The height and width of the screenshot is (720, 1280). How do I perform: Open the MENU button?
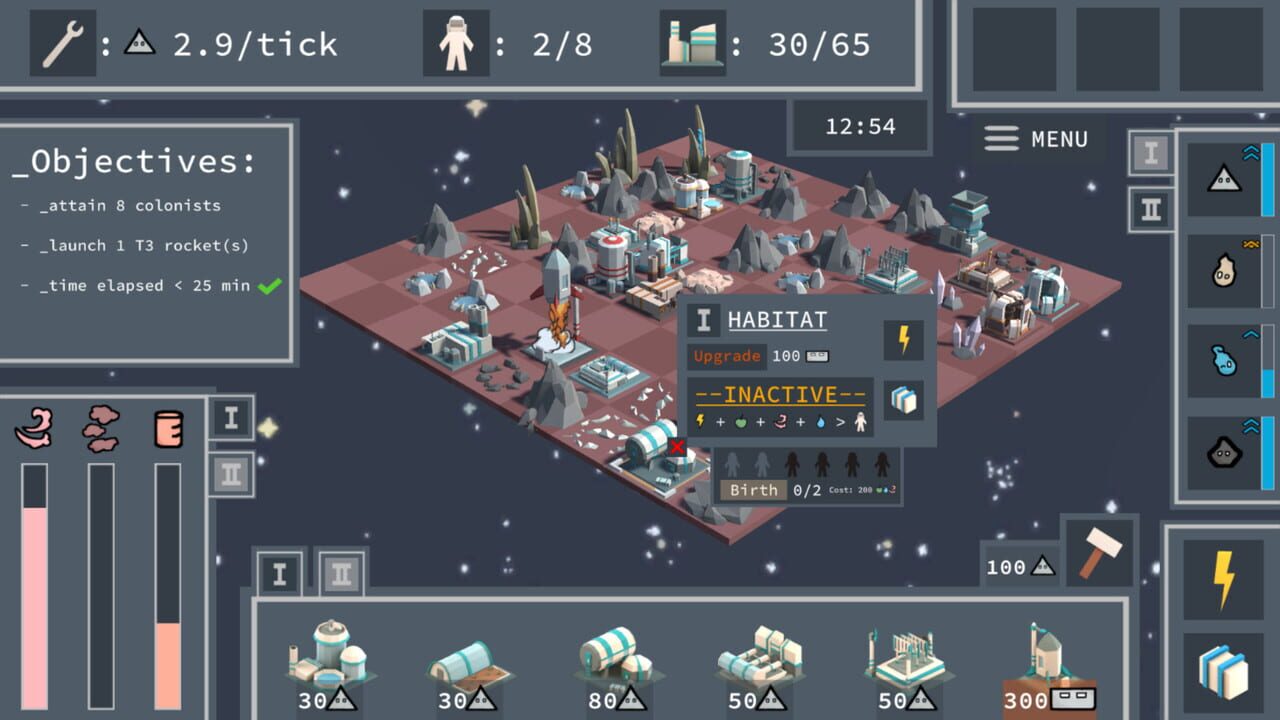coord(1036,139)
